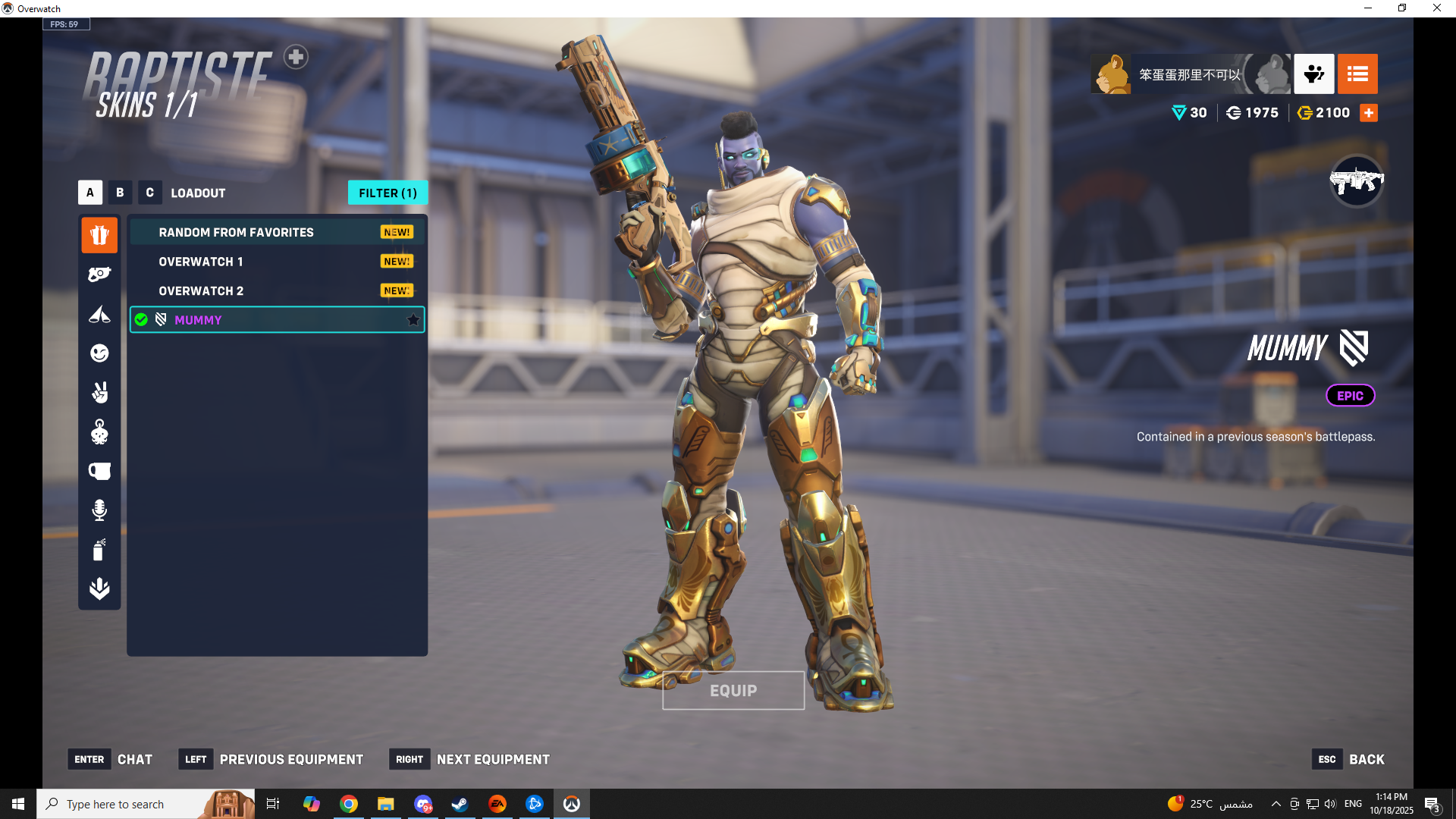1456x819 pixels.
Task: Preview the weapon with the gun icon
Action: [1356, 181]
